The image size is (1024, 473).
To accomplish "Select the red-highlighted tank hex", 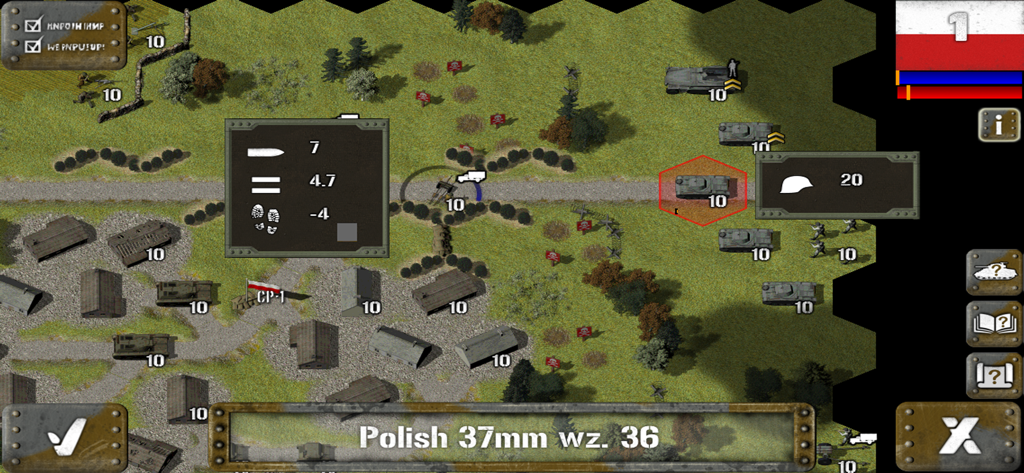I will pyautogui.click(x=703, y=188).
